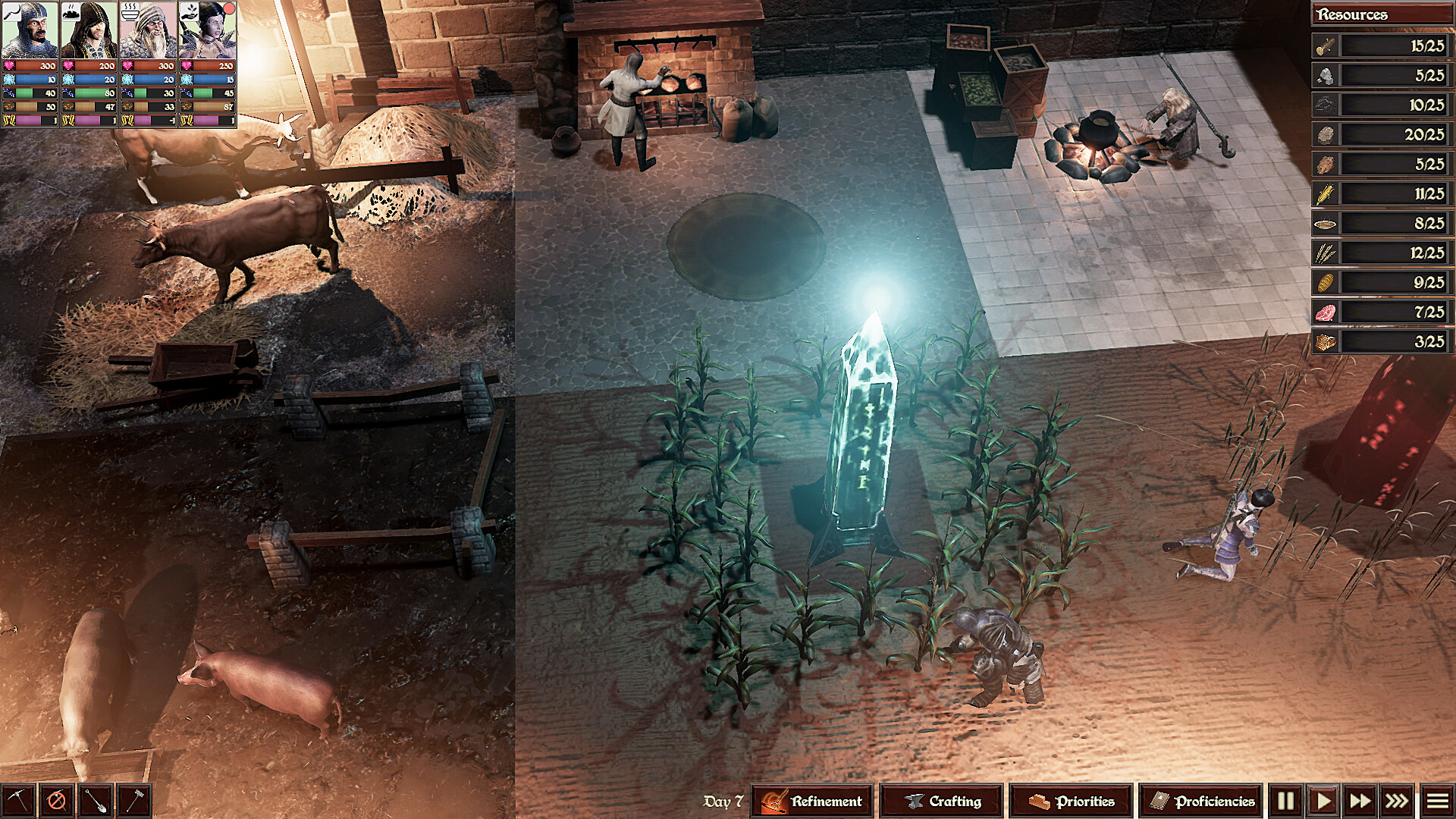The height and width of the screenshot is (819, 1456).
Task: Open the Refinement panel
Action: pyautogui.click(x=811, y=799)
